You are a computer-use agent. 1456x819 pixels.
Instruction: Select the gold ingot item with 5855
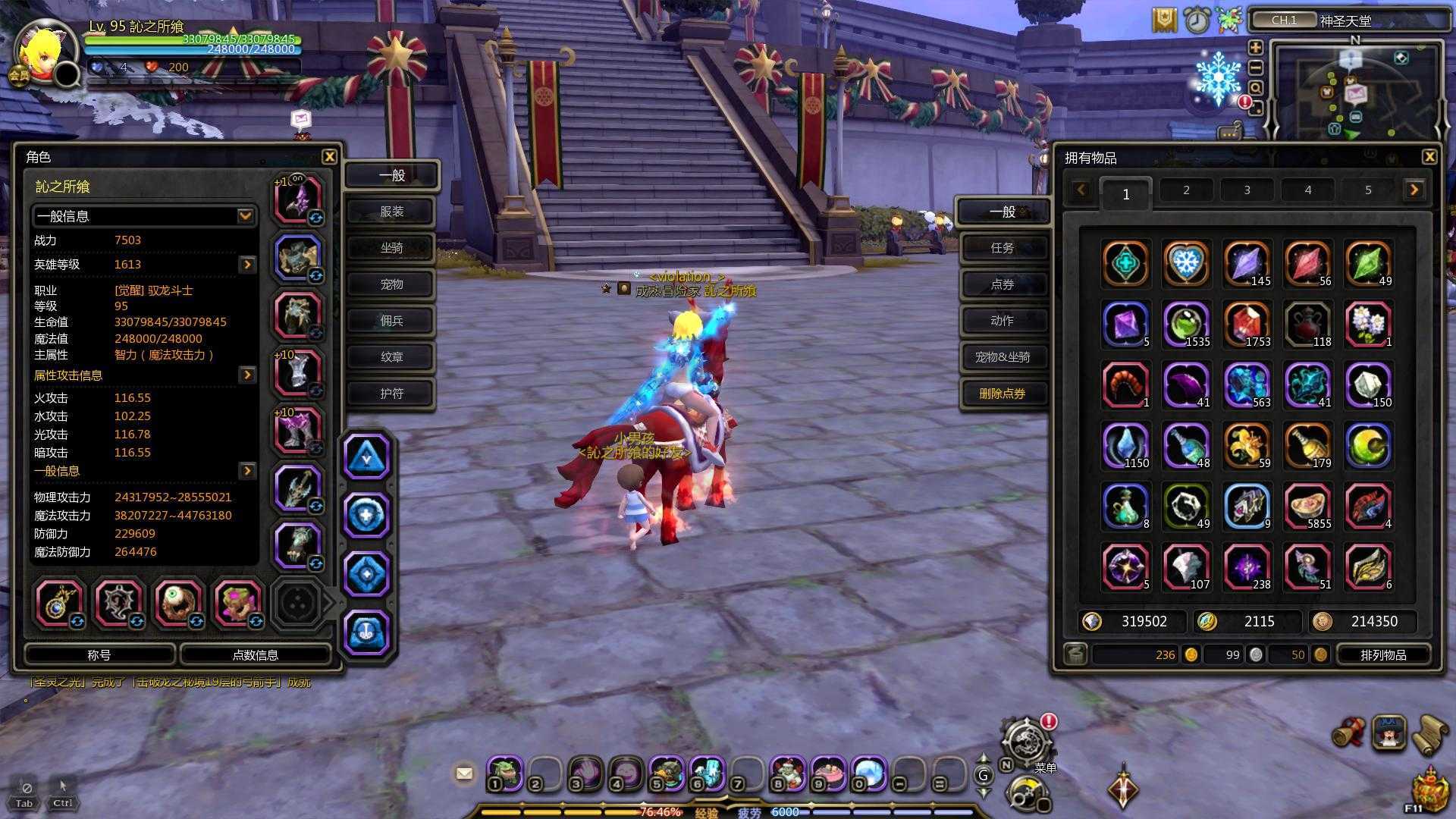(1307, 506)
